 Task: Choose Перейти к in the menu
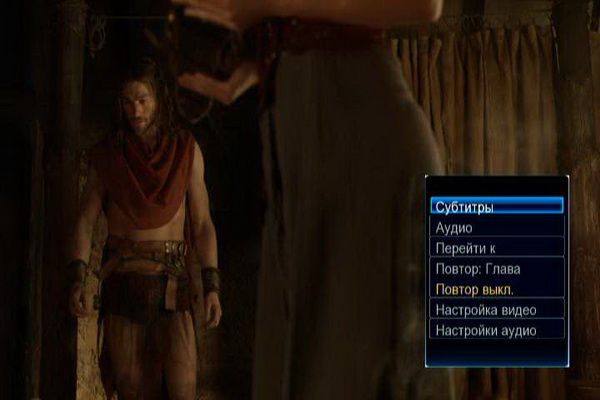tap(497, 247)
